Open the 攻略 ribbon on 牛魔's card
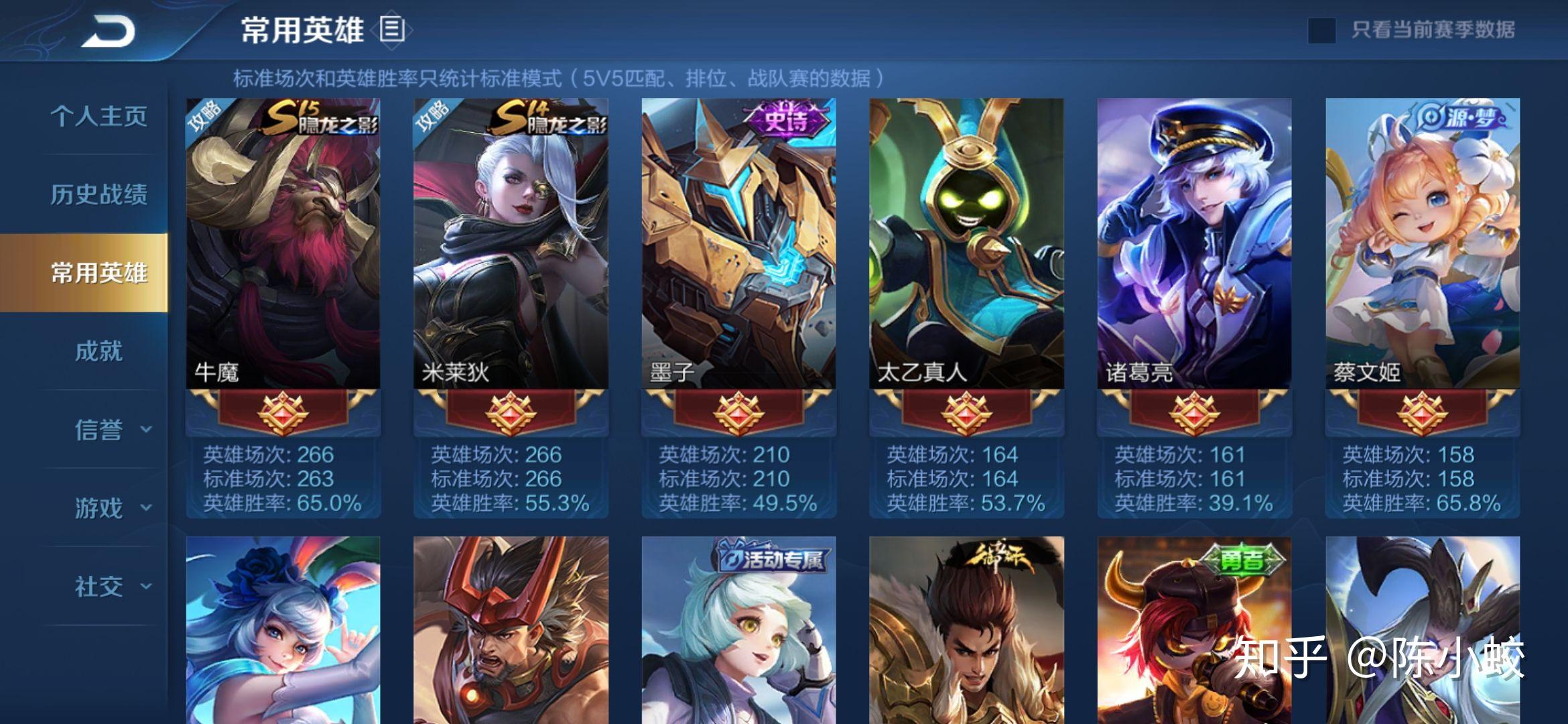 click(204, 117)
